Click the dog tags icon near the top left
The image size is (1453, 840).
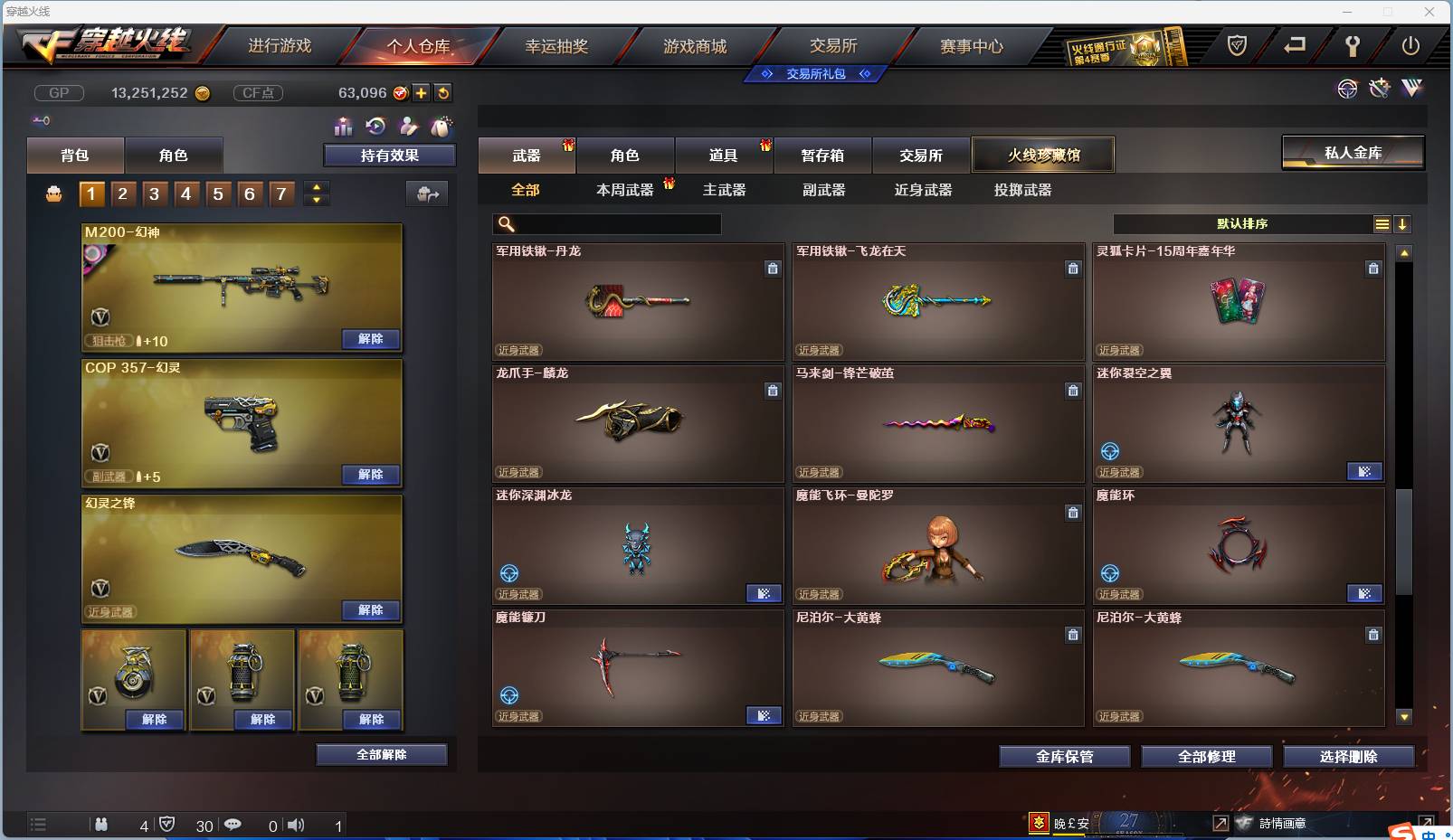(442, 127)
